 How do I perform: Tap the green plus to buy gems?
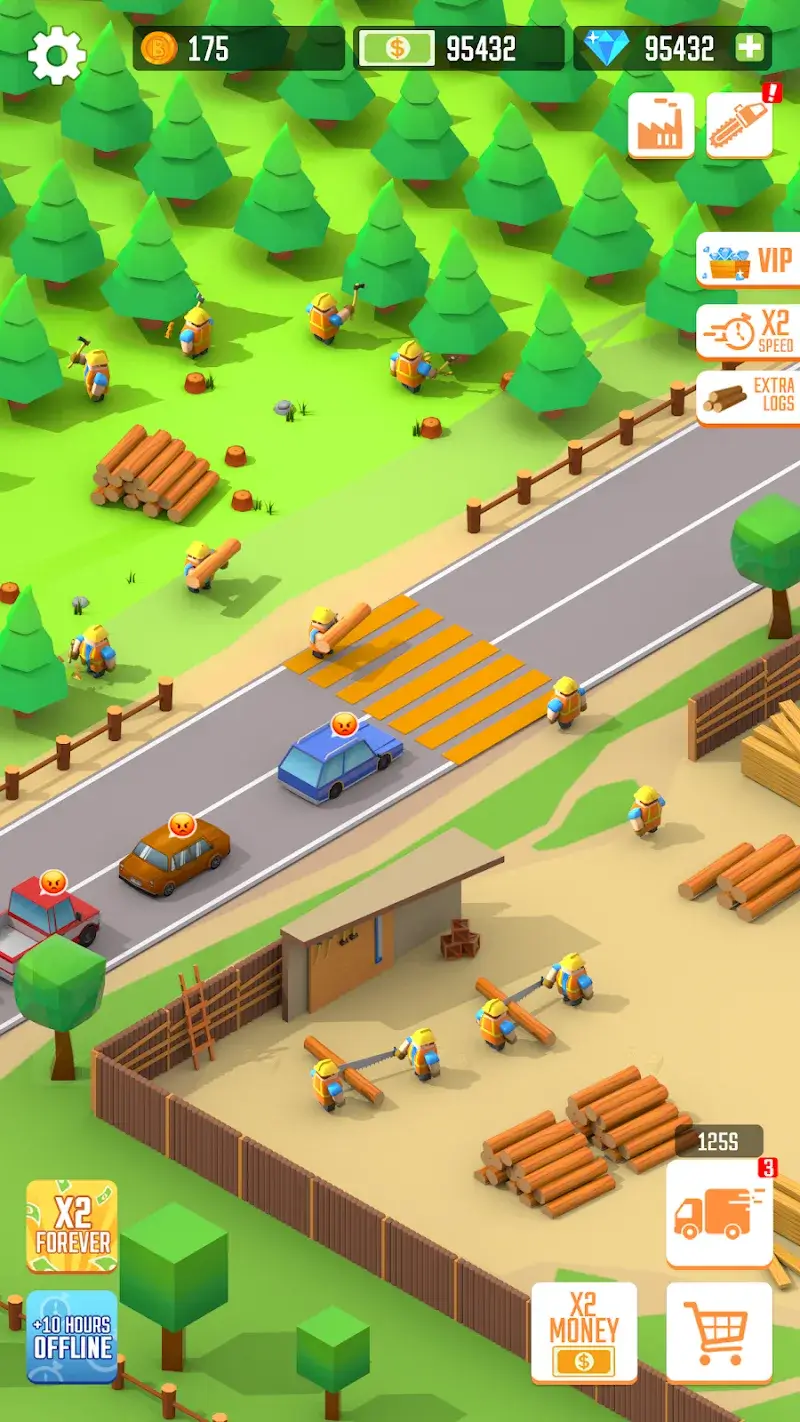pos(749,48)
